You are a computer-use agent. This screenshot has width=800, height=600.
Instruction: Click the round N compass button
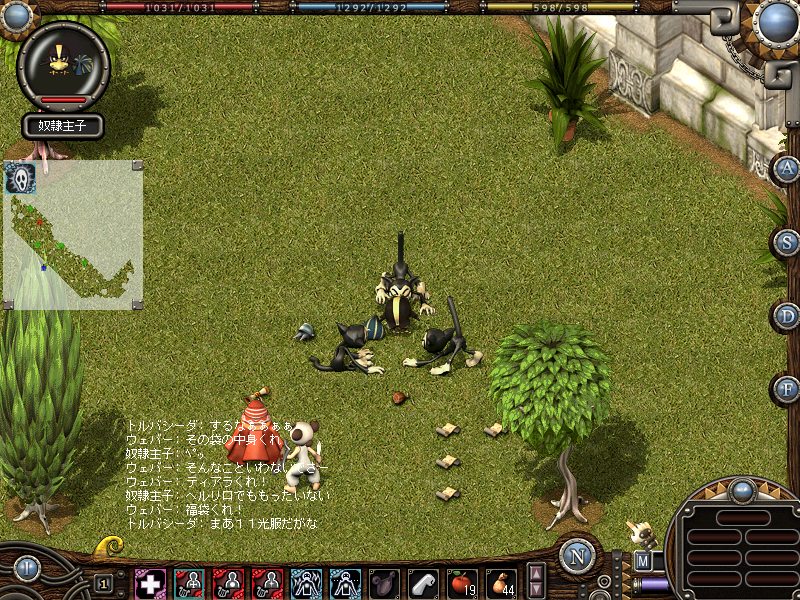[577, 556]
